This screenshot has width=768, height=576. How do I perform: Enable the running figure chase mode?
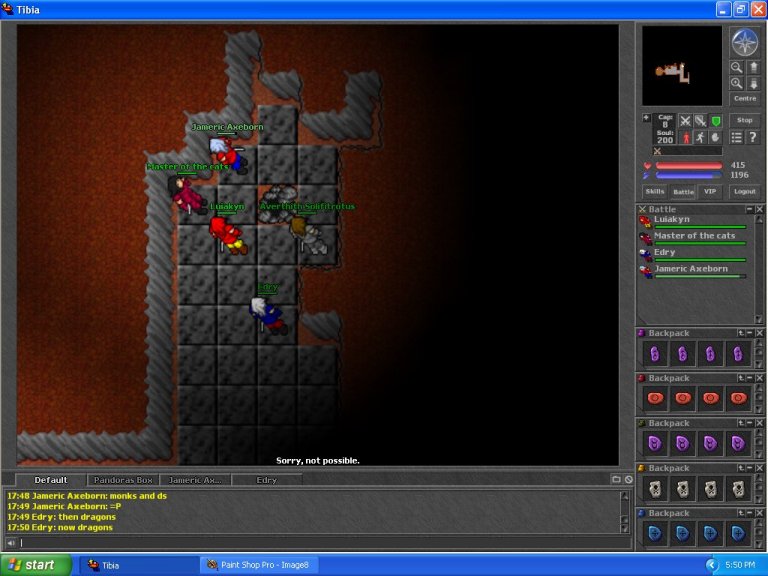(701, 137)
